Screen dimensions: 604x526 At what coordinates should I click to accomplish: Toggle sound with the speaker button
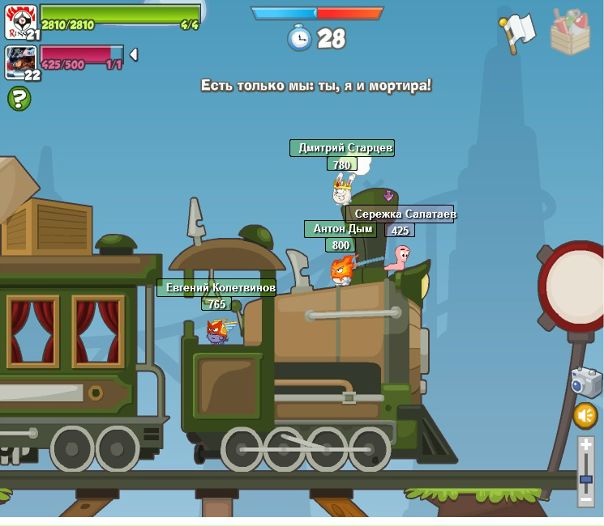[586, 415]
